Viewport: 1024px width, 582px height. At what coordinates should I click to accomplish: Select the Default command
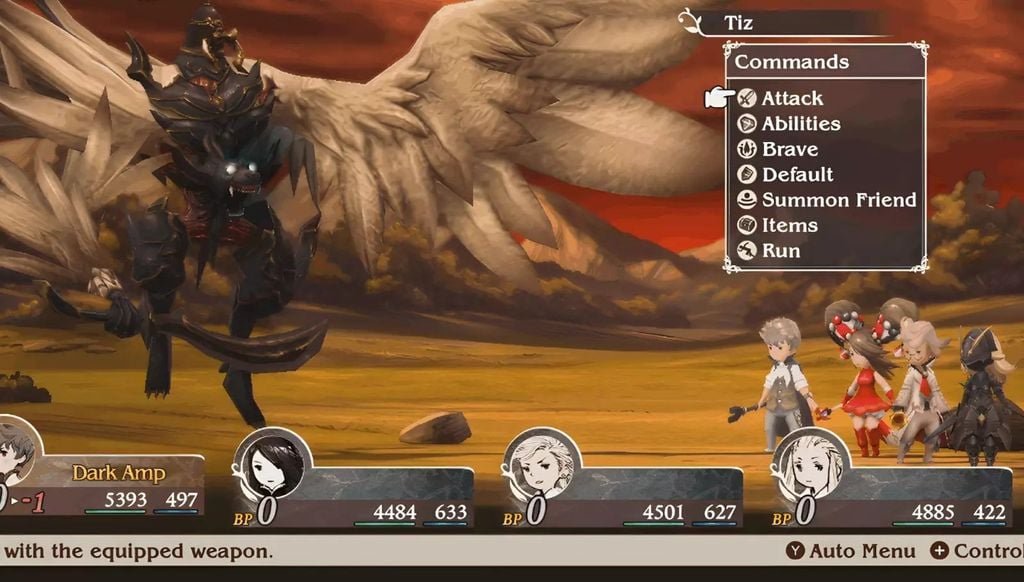[x=796, y=174]
